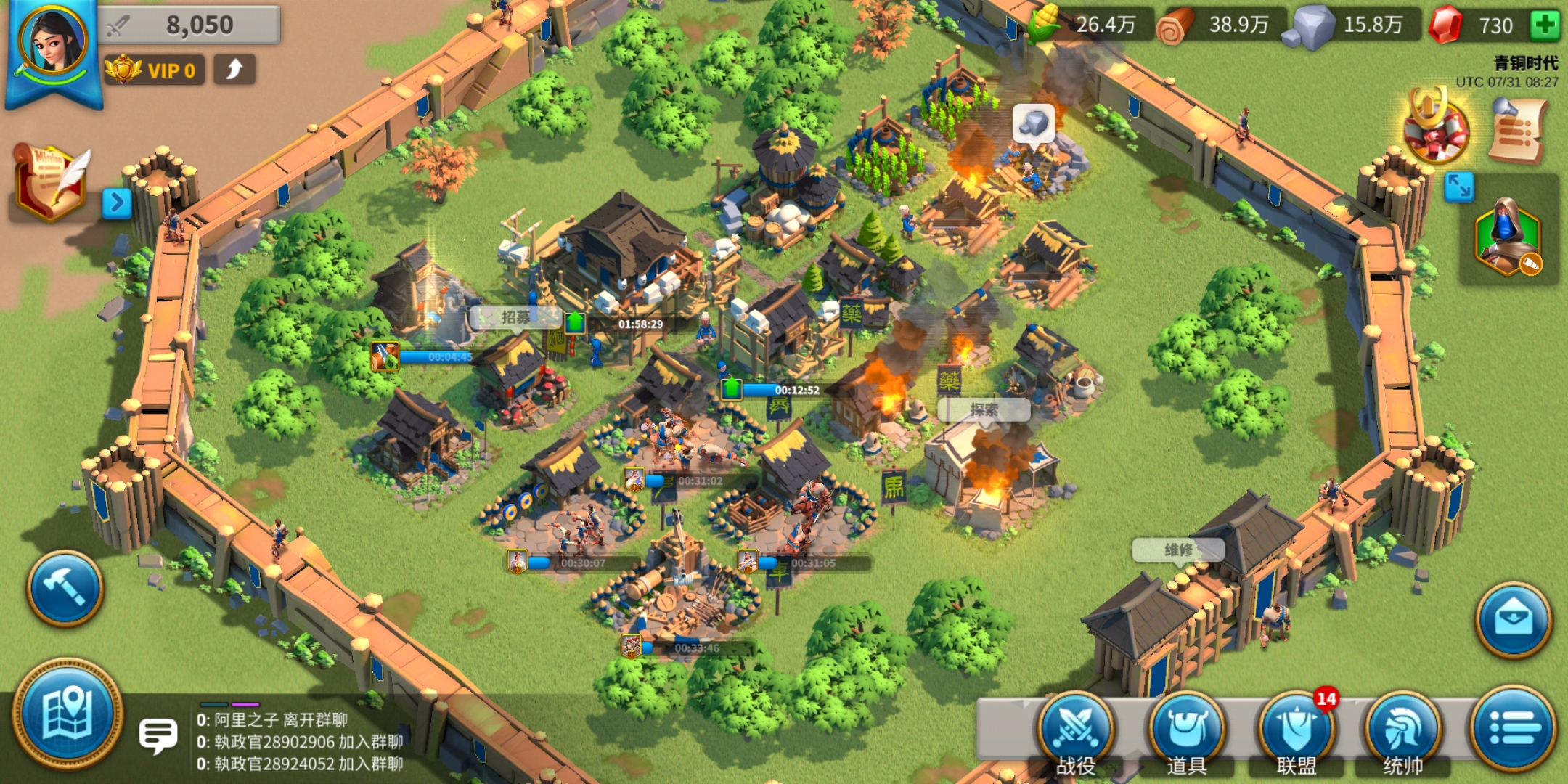Viewport: 1568px width, 784px height.
Task: Collect the stone resource bubble
Action: click(1033, 123)
